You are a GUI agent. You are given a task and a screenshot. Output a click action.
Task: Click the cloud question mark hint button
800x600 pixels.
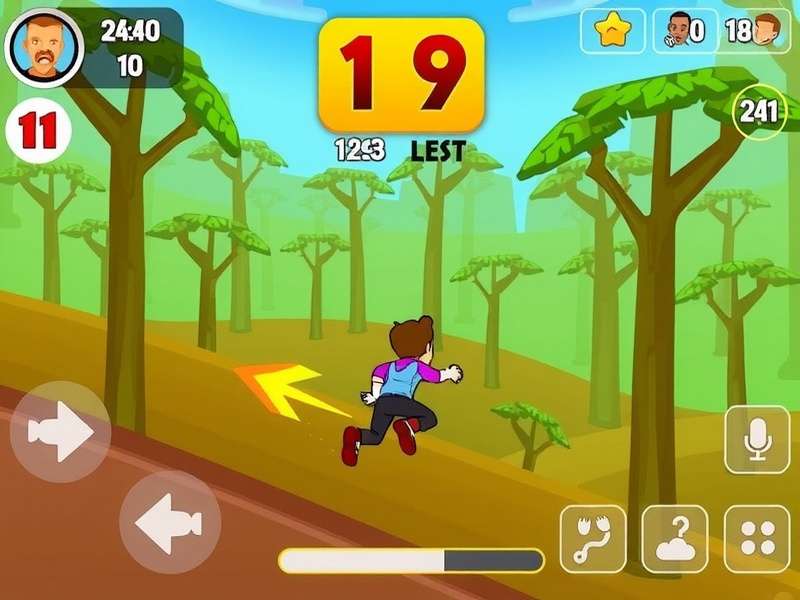674,538
